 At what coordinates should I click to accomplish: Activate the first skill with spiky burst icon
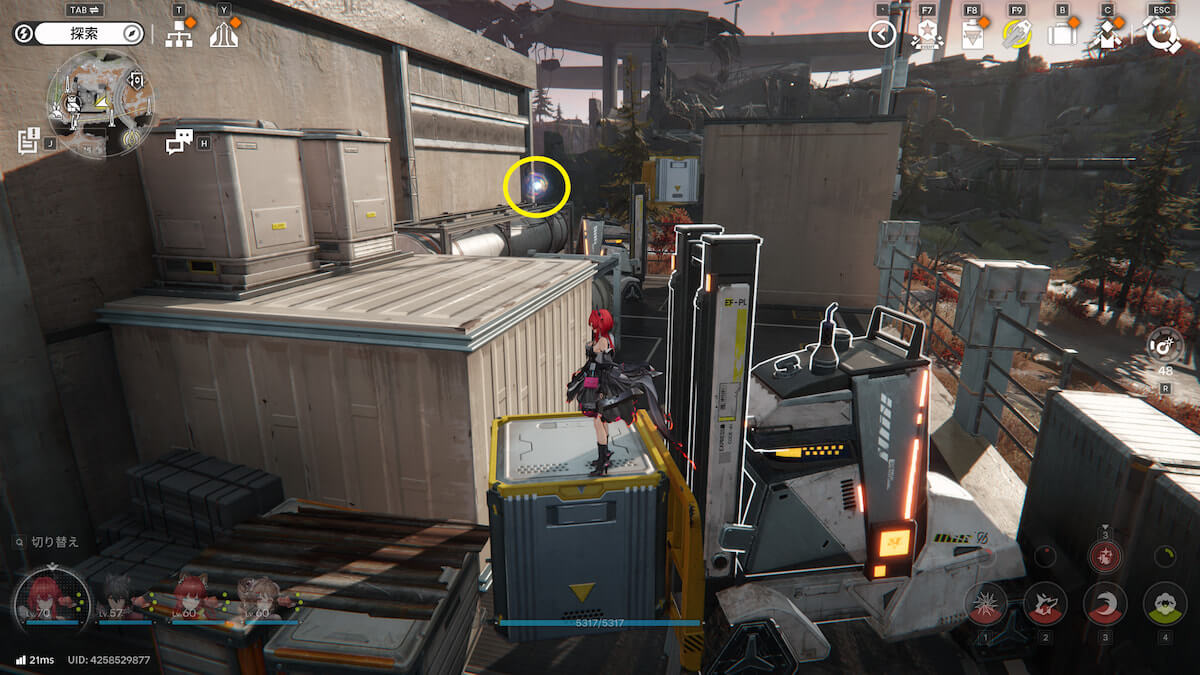pos(985,603)
